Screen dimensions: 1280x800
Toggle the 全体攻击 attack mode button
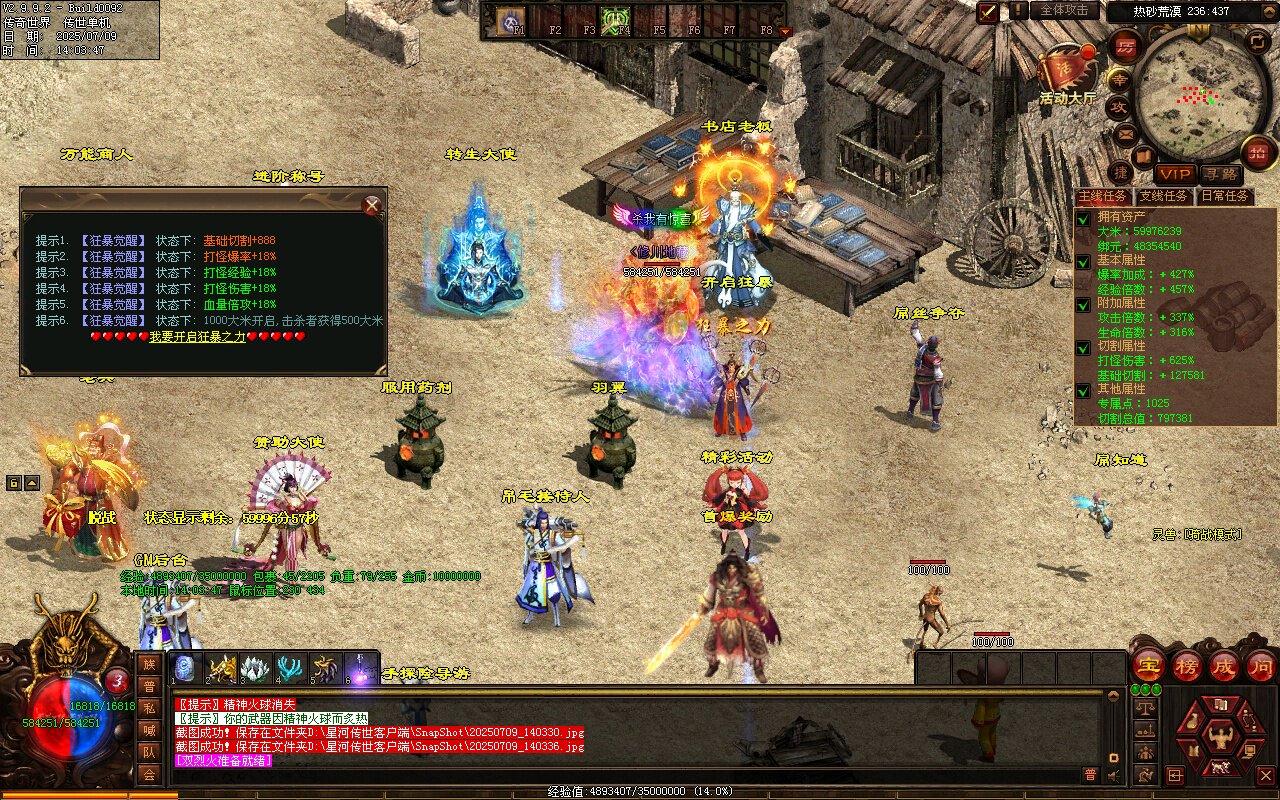1065,10
